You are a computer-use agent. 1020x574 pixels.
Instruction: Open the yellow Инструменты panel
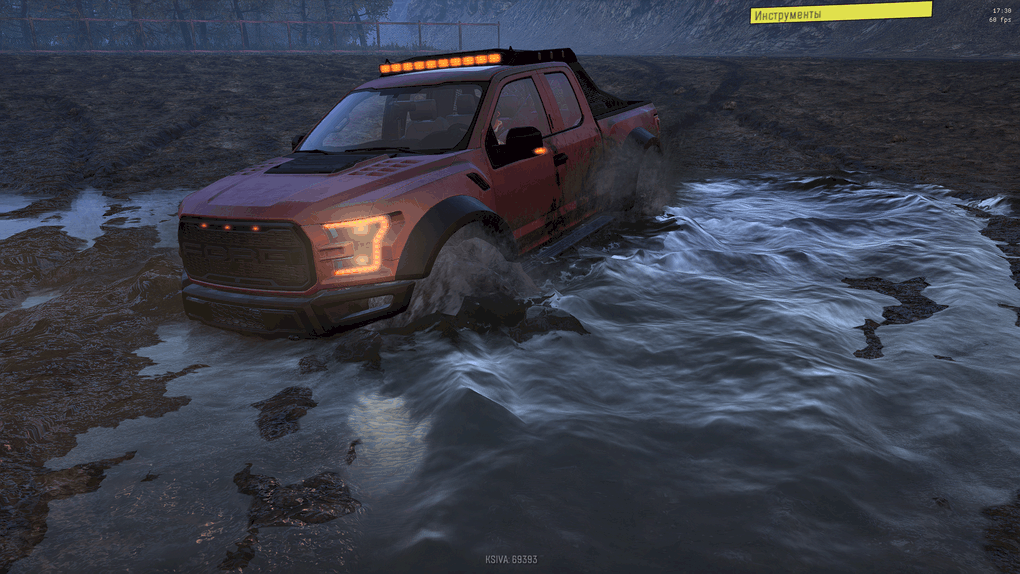tap(840, 13)
